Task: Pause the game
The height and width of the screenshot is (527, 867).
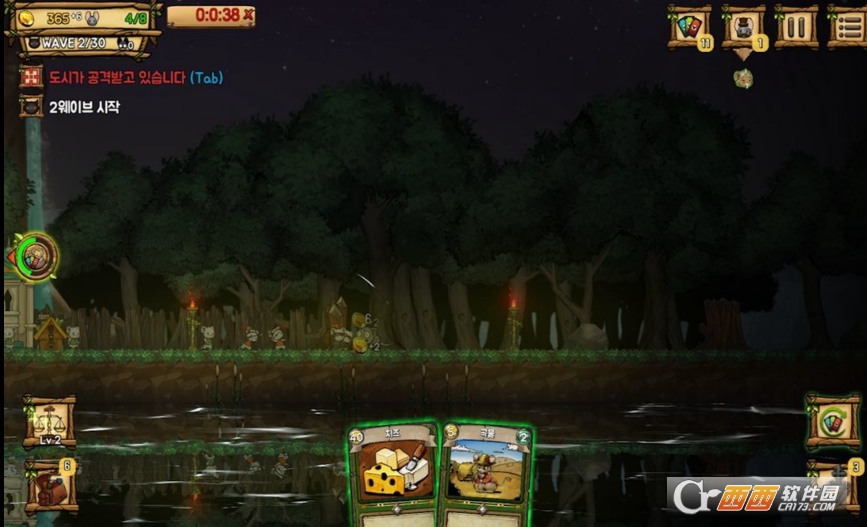Action: tap(795, 26)
